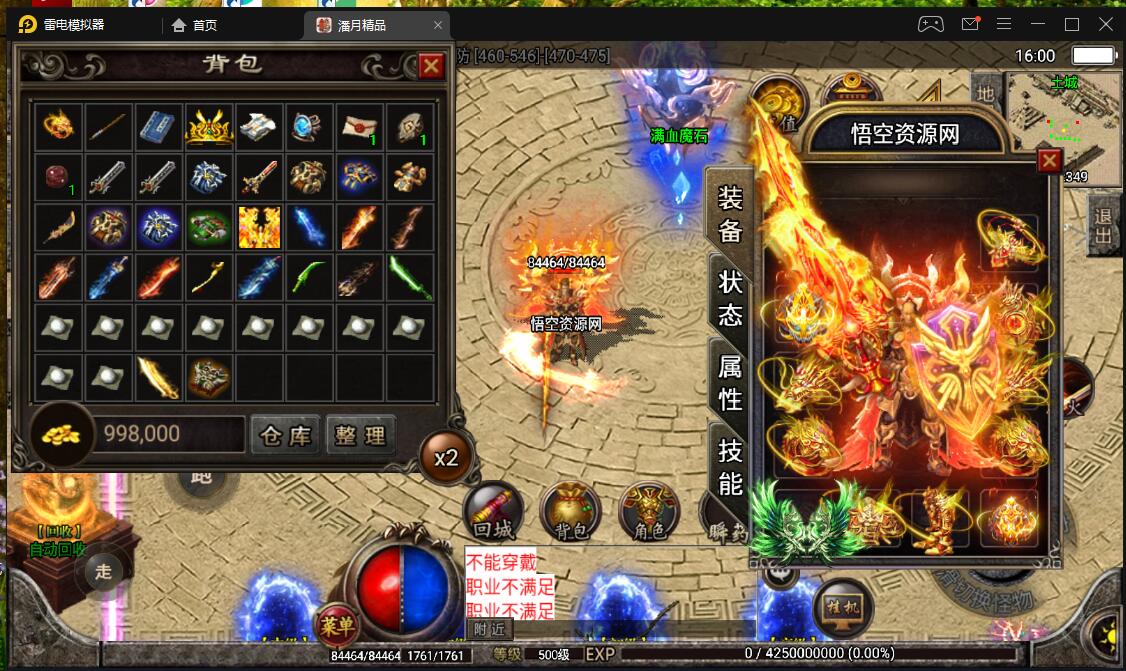
Task: Switch to the 技能 skills tab
Action: coord(730,466)
